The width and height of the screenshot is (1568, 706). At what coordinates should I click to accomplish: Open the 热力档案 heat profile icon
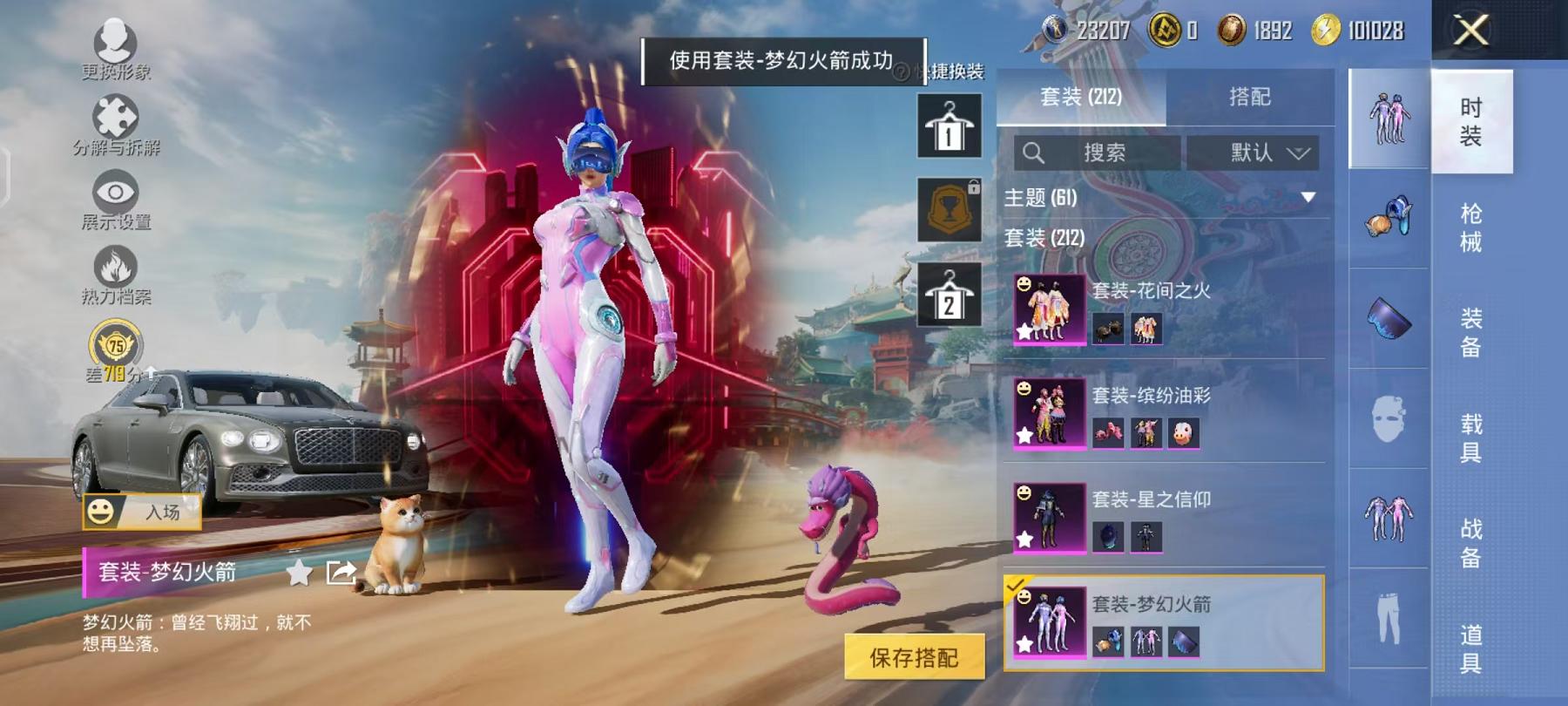[118, 268]
